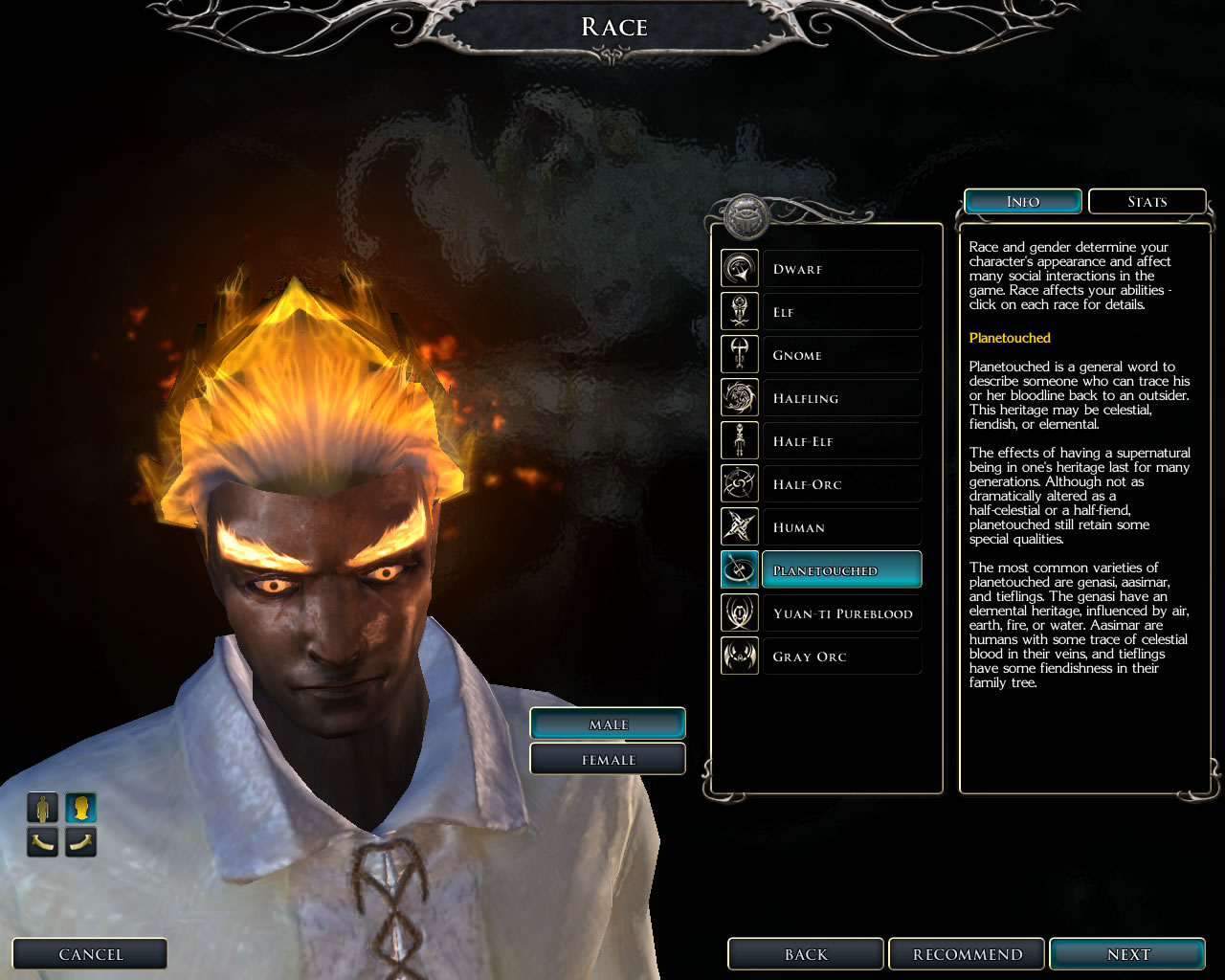
Task: Open the Info tab
Action: (1022, 202)
